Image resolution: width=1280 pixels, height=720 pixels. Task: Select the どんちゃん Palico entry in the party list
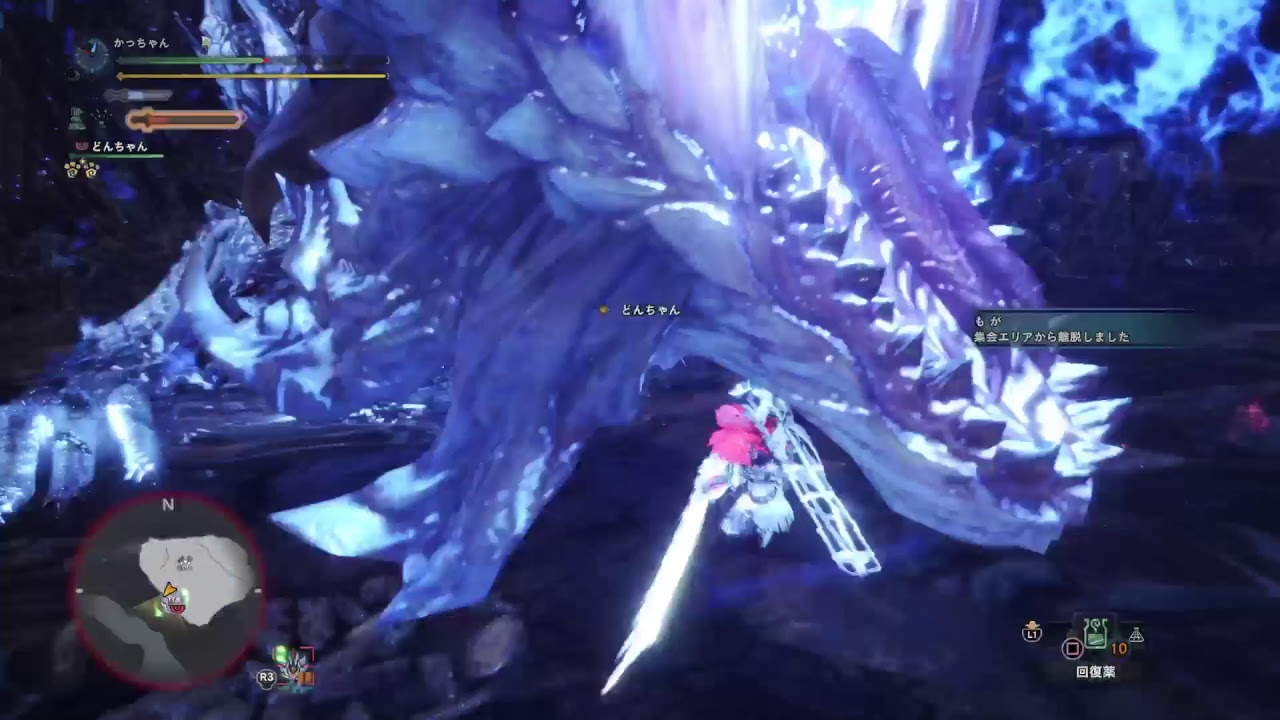click(119, 147)
